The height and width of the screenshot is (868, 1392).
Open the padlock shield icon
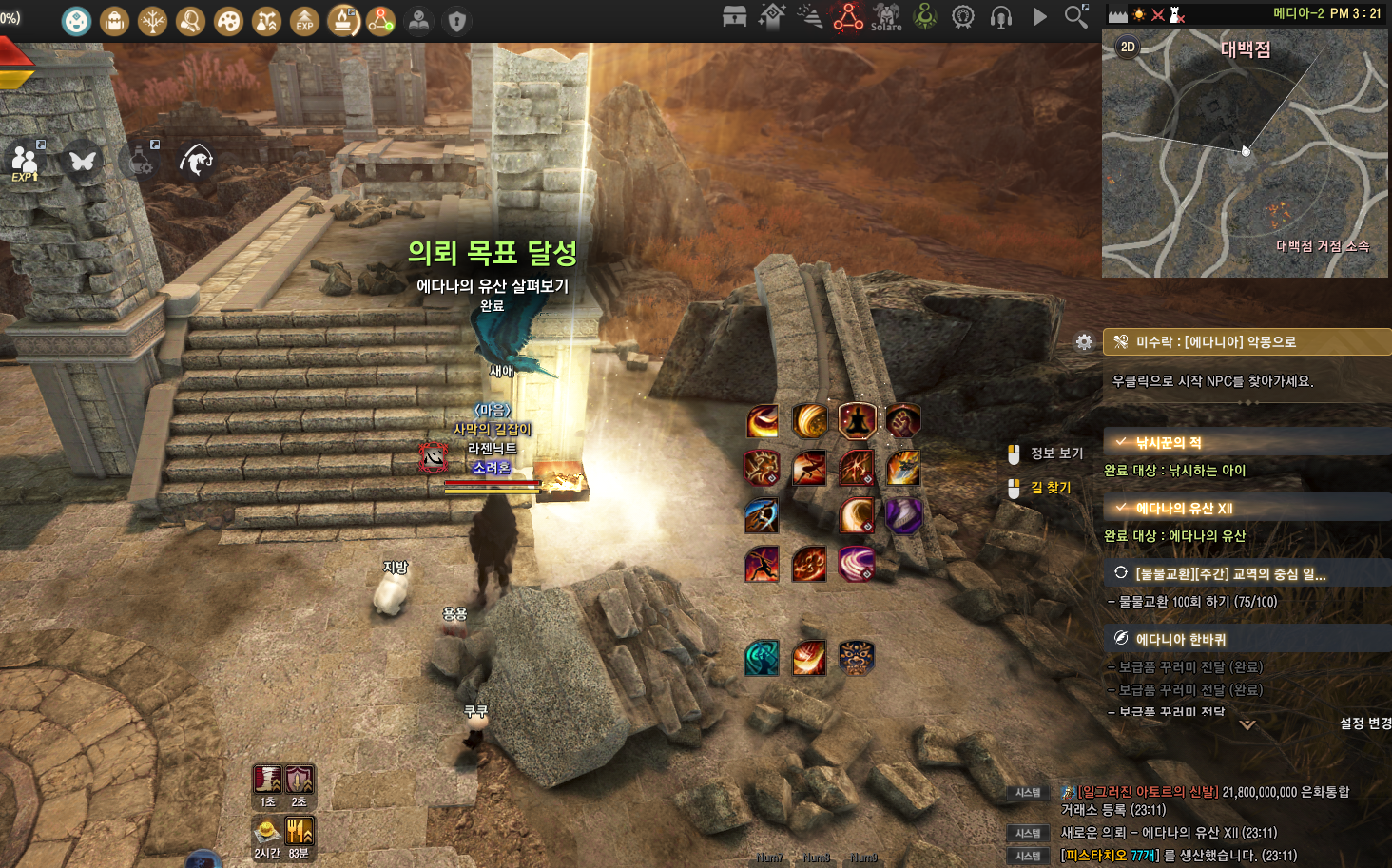pos(457,21)
